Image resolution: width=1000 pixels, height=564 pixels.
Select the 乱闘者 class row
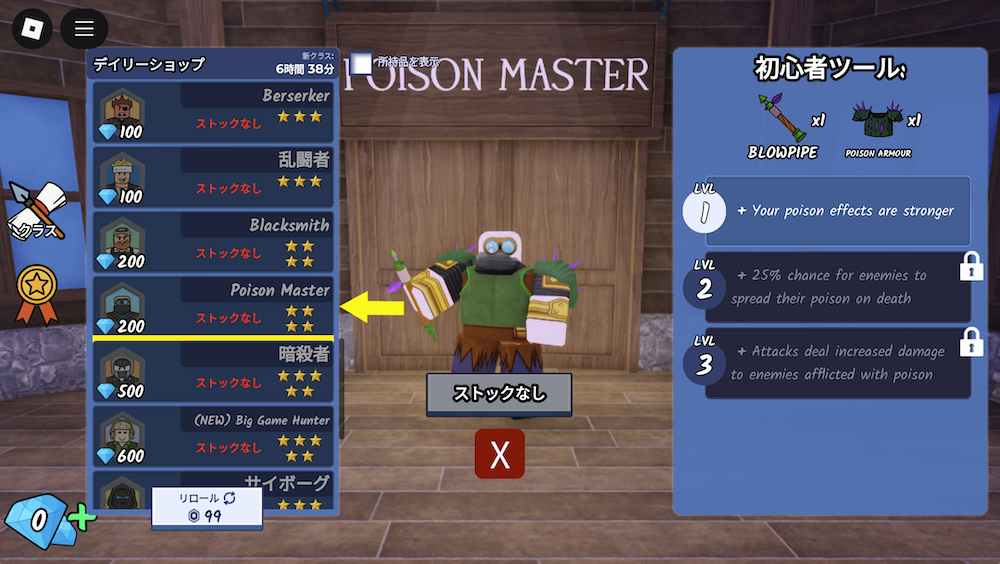[x=213, y=177]
